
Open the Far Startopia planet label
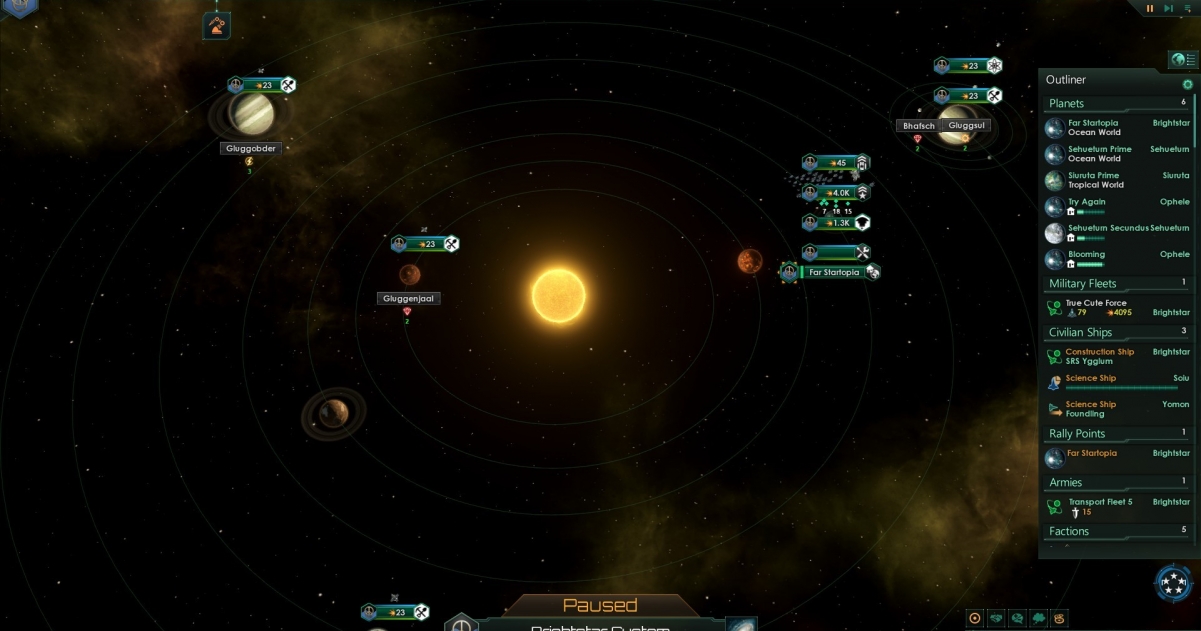pos(834,272)
